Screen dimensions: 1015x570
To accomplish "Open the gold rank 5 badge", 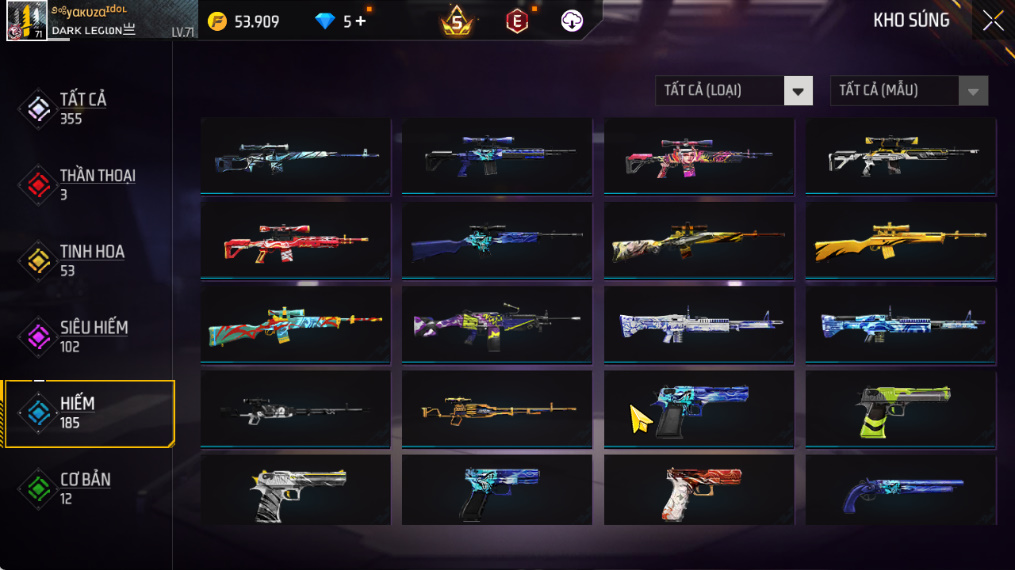I will point(457,20).
